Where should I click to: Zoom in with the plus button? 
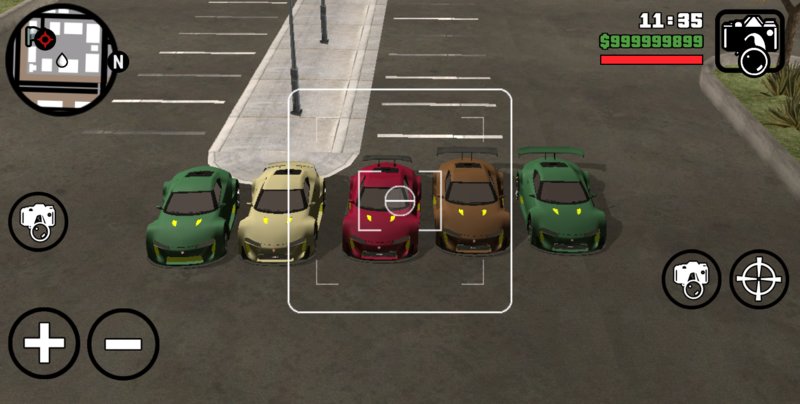44,344
